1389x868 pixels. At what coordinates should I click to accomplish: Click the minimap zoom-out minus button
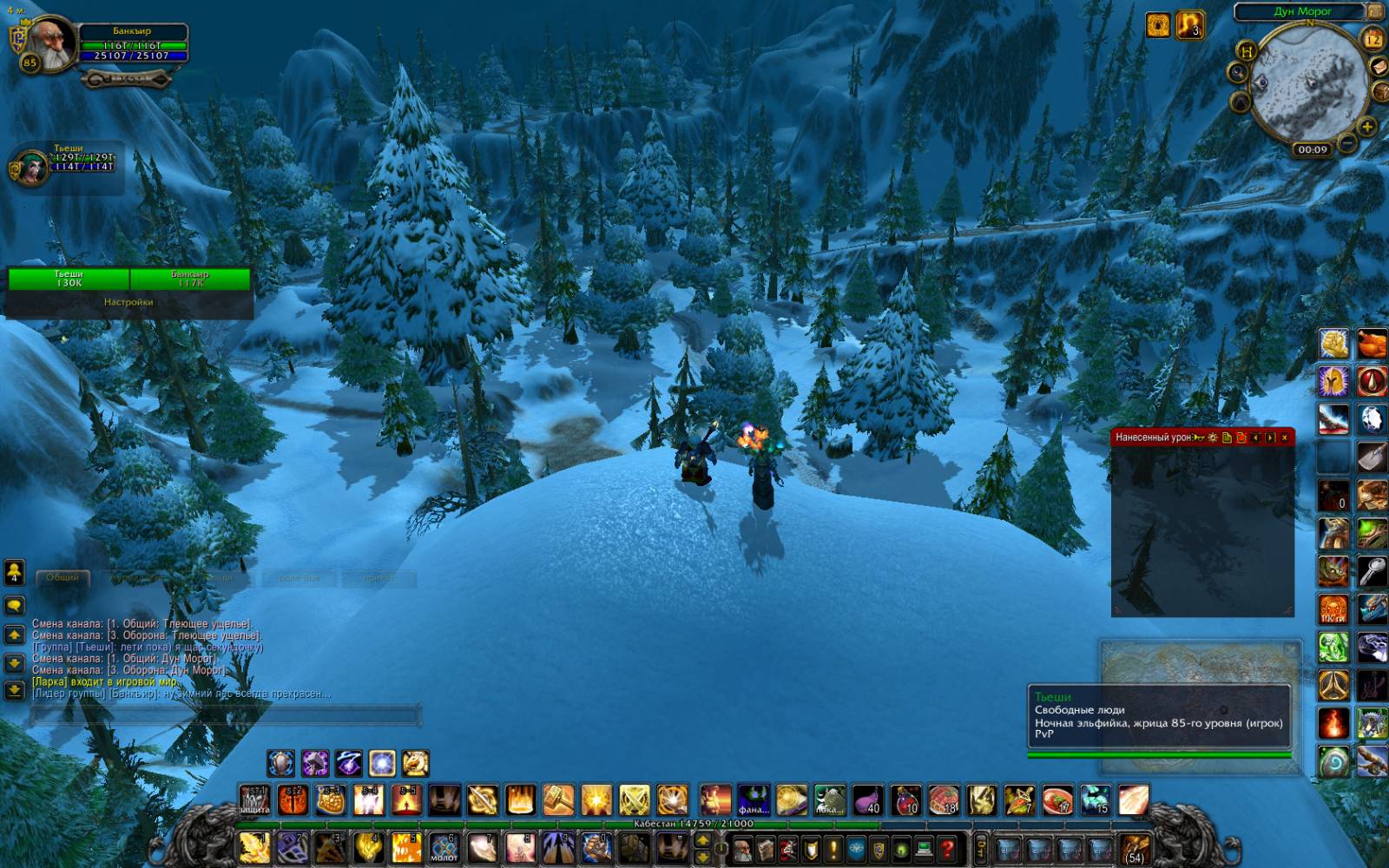(x=1346, y=142)
